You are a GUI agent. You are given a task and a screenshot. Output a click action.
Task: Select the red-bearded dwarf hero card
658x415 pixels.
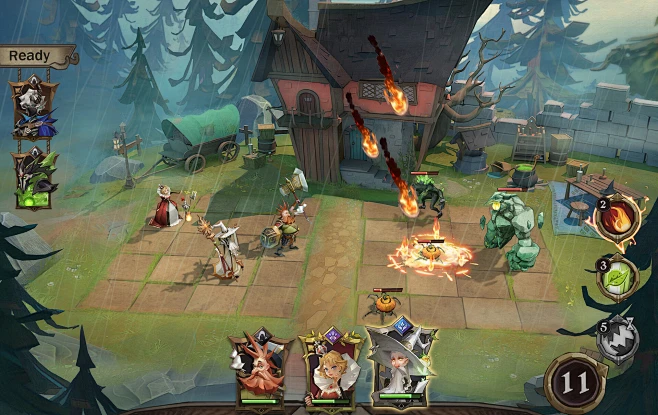(x=260, y=366)
